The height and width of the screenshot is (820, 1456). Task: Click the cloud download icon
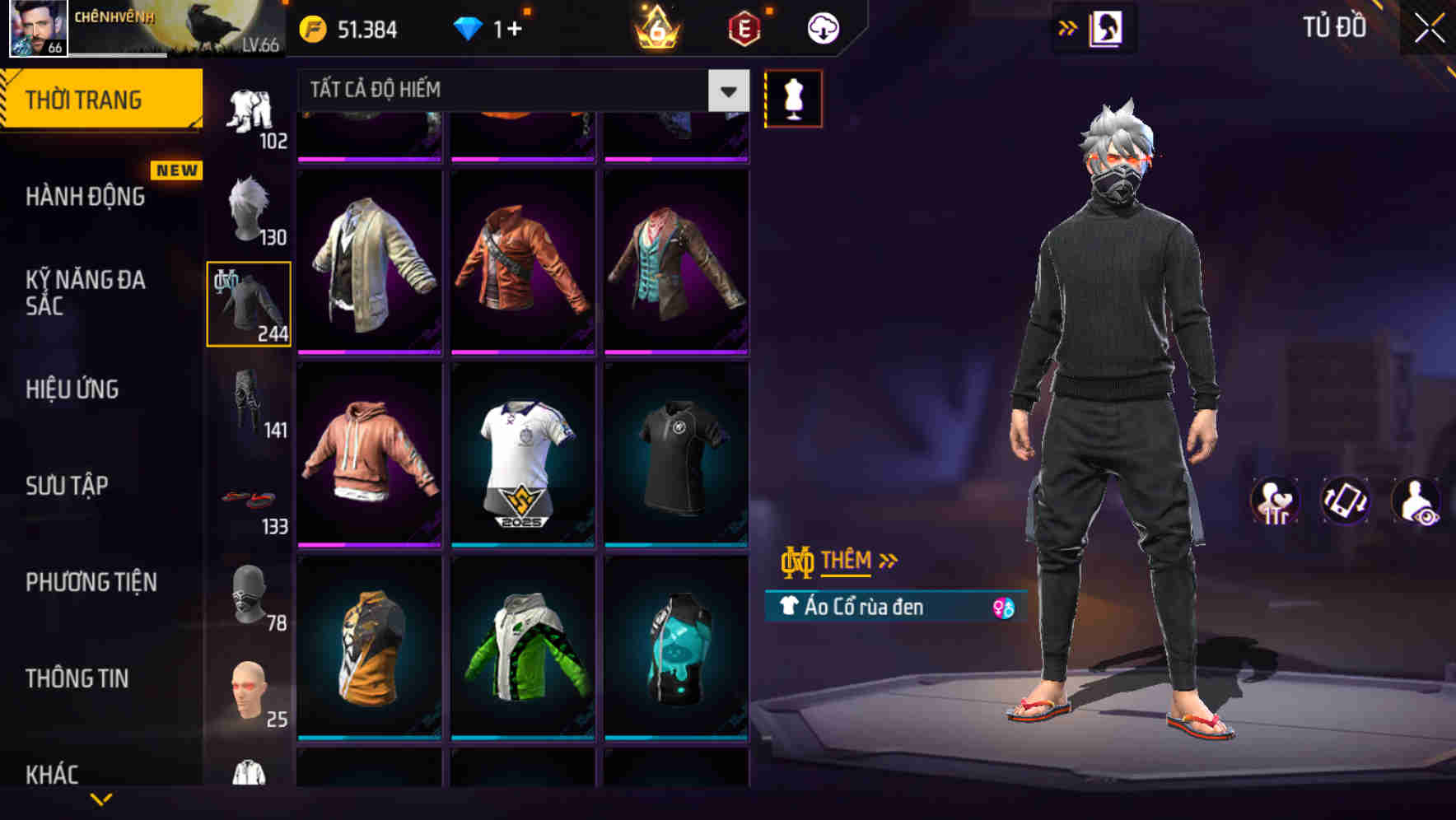tap(823, 27)
